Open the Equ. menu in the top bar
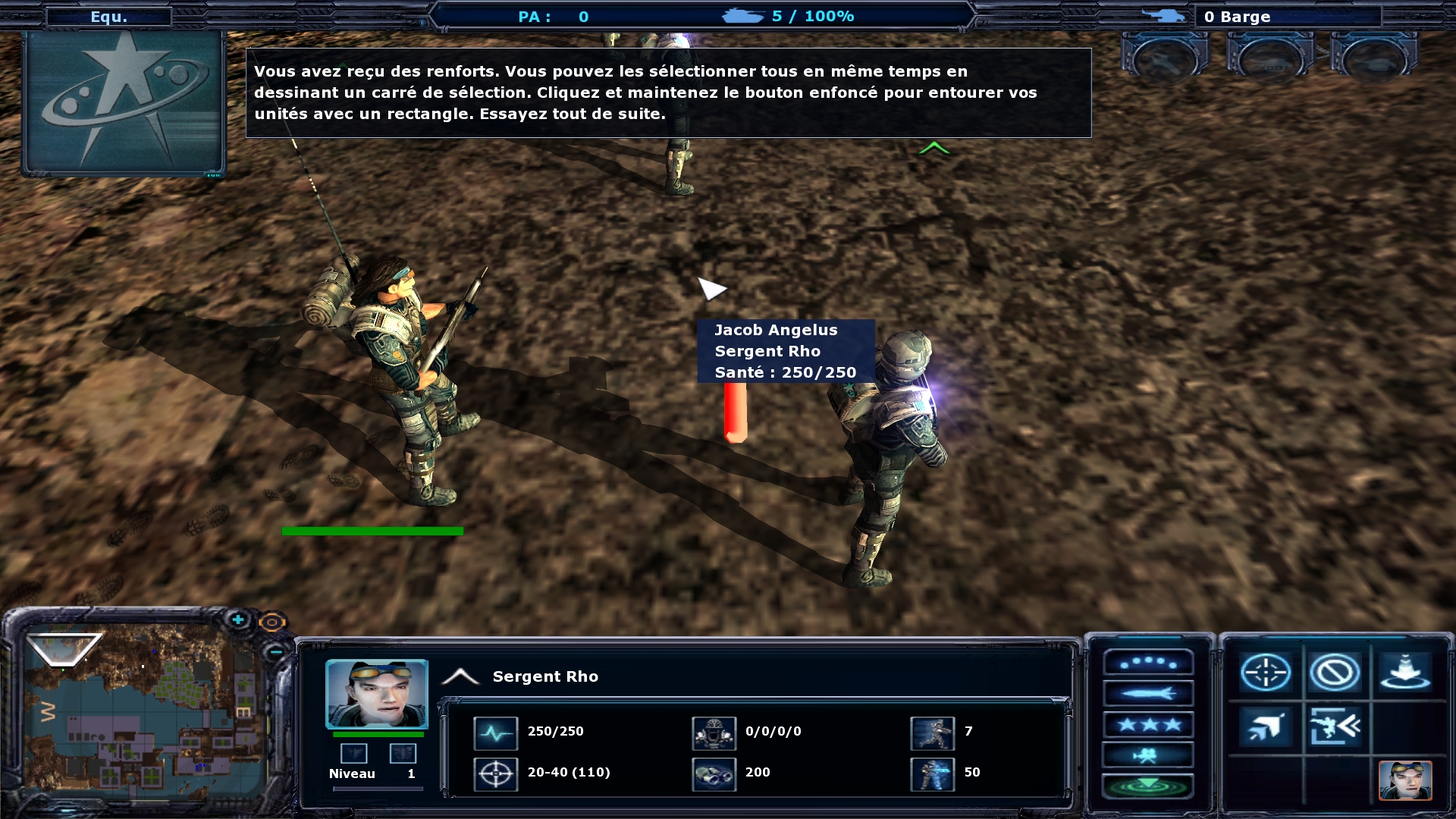This screenshot has height=819, width=1456. point(108,17)
